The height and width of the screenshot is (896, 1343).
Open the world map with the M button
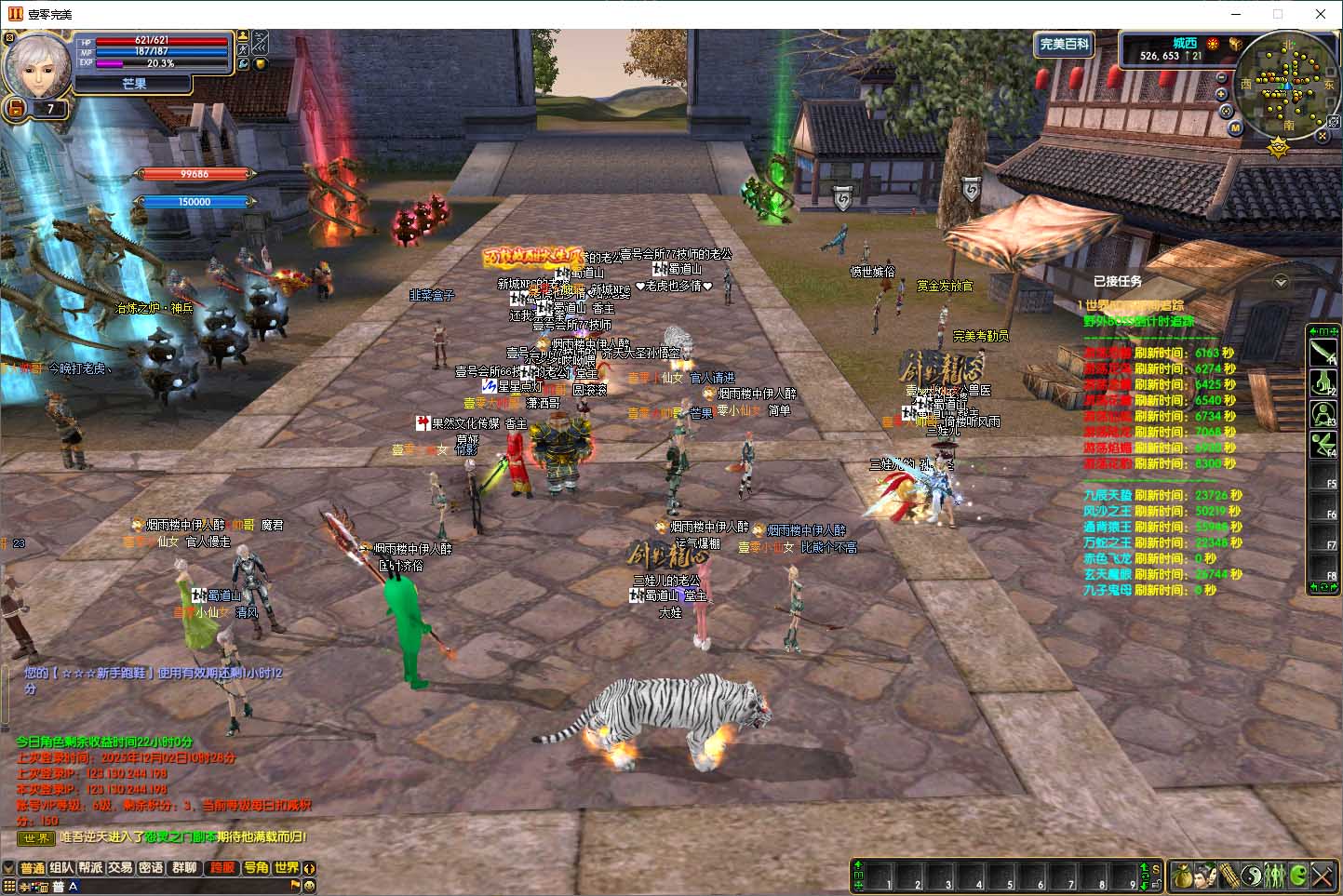coord(1236,127)
